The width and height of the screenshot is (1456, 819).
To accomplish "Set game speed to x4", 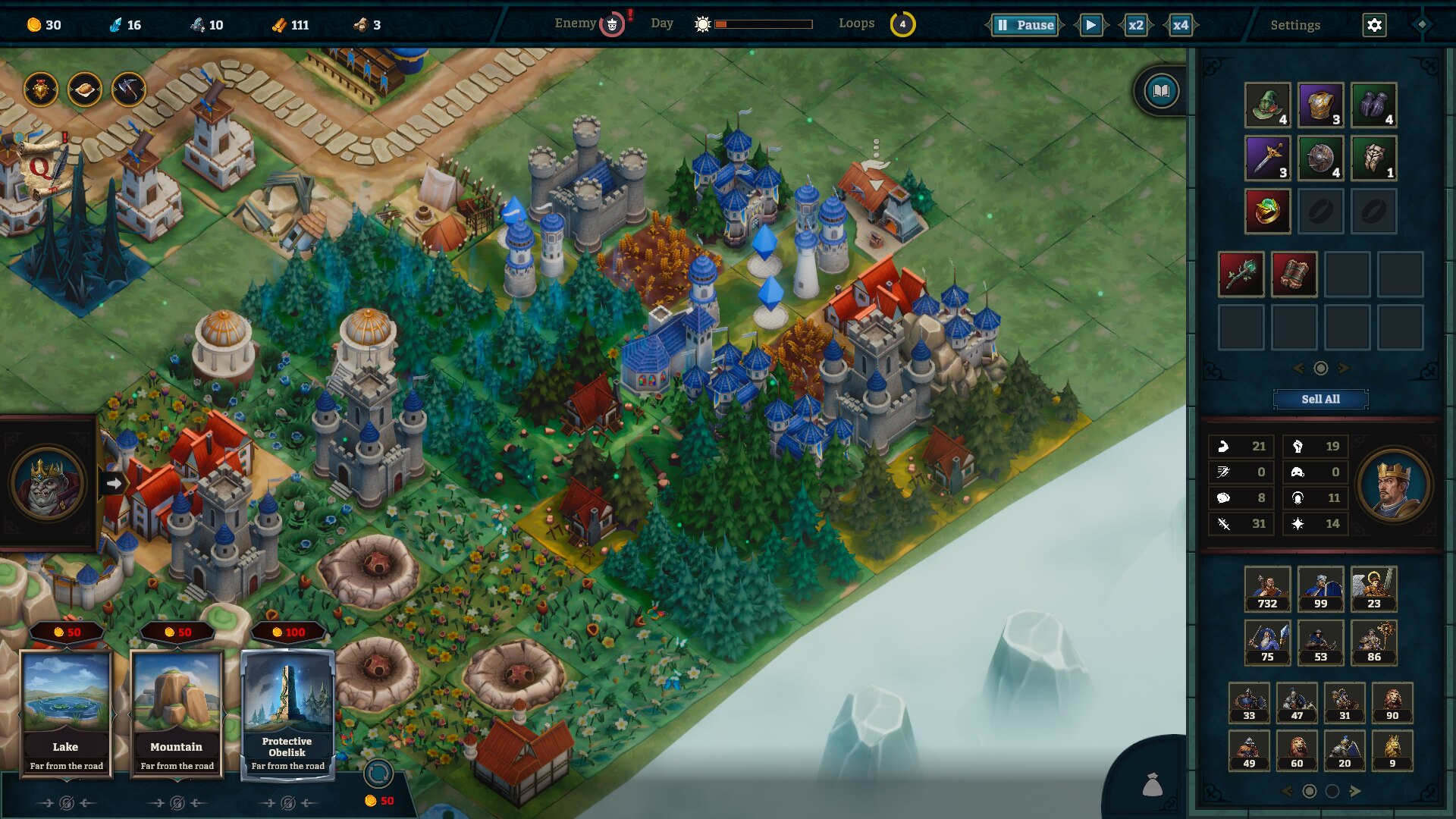I will (x=1180, y=25).
